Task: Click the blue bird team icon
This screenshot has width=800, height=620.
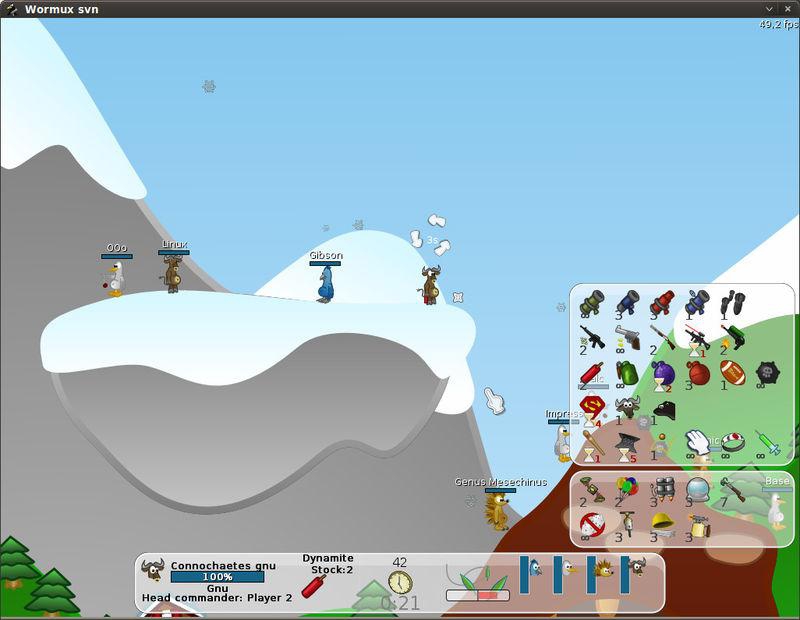Action: pyautogui.click(x=534, y=568)
